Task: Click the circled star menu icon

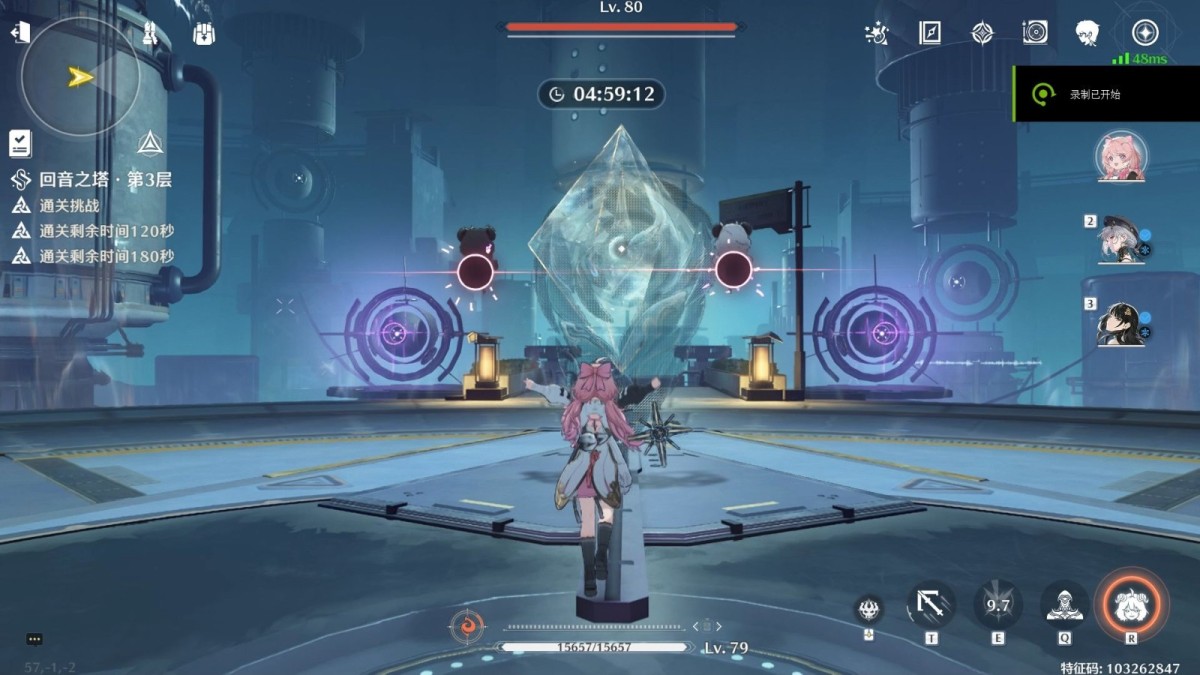Action: (x=1145, y=33)
